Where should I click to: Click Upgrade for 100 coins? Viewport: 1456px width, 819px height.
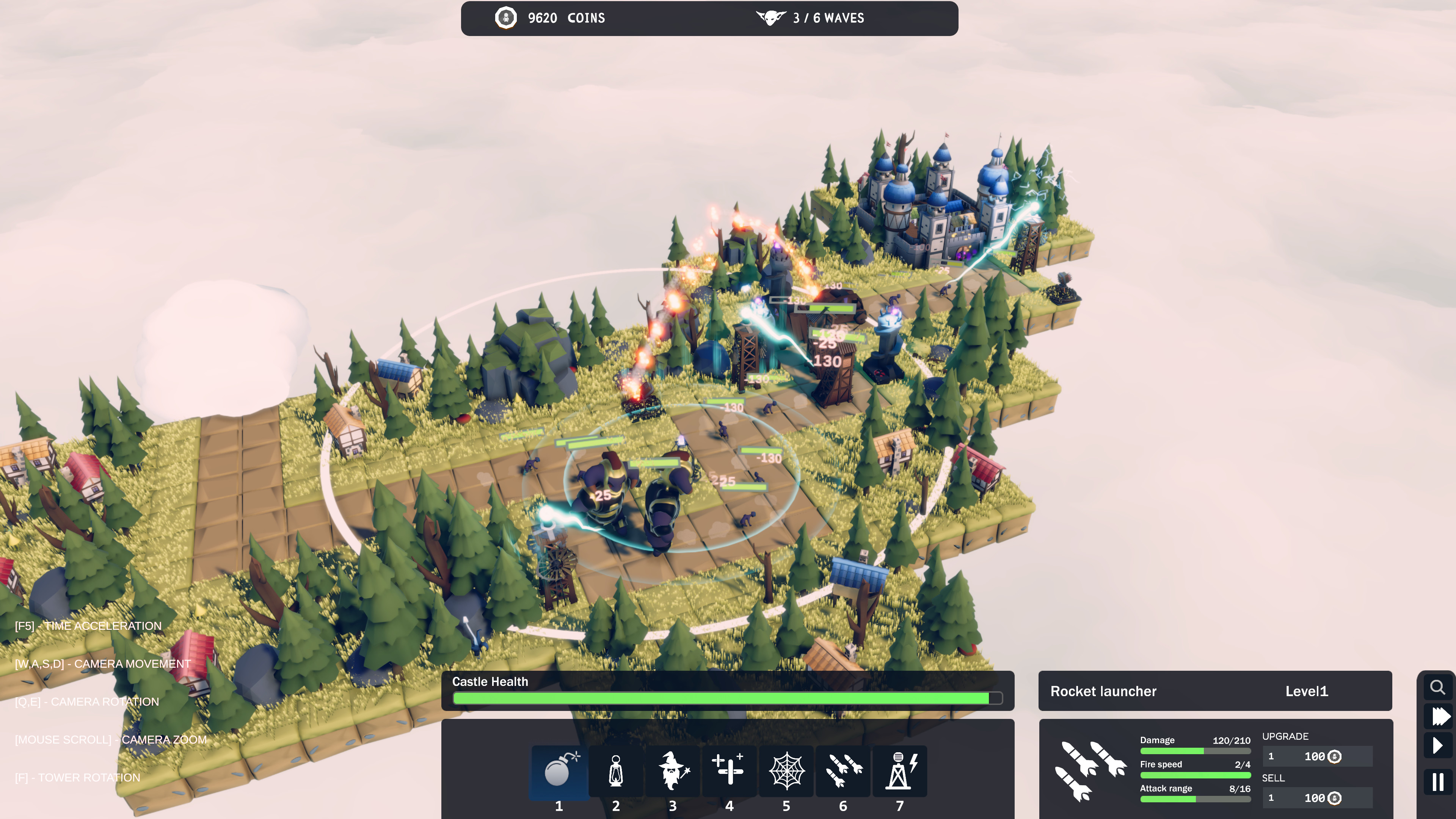click(x=1318, y=756)
